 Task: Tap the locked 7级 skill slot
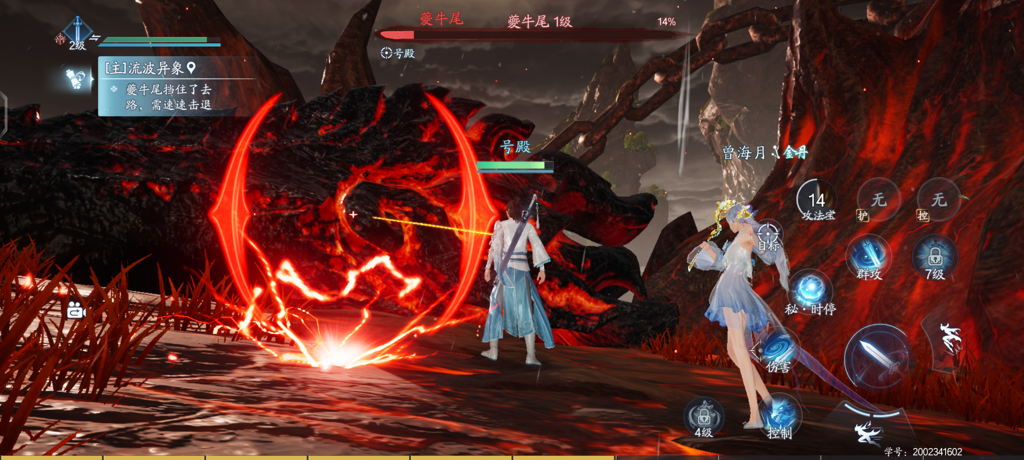coord(934,256)
